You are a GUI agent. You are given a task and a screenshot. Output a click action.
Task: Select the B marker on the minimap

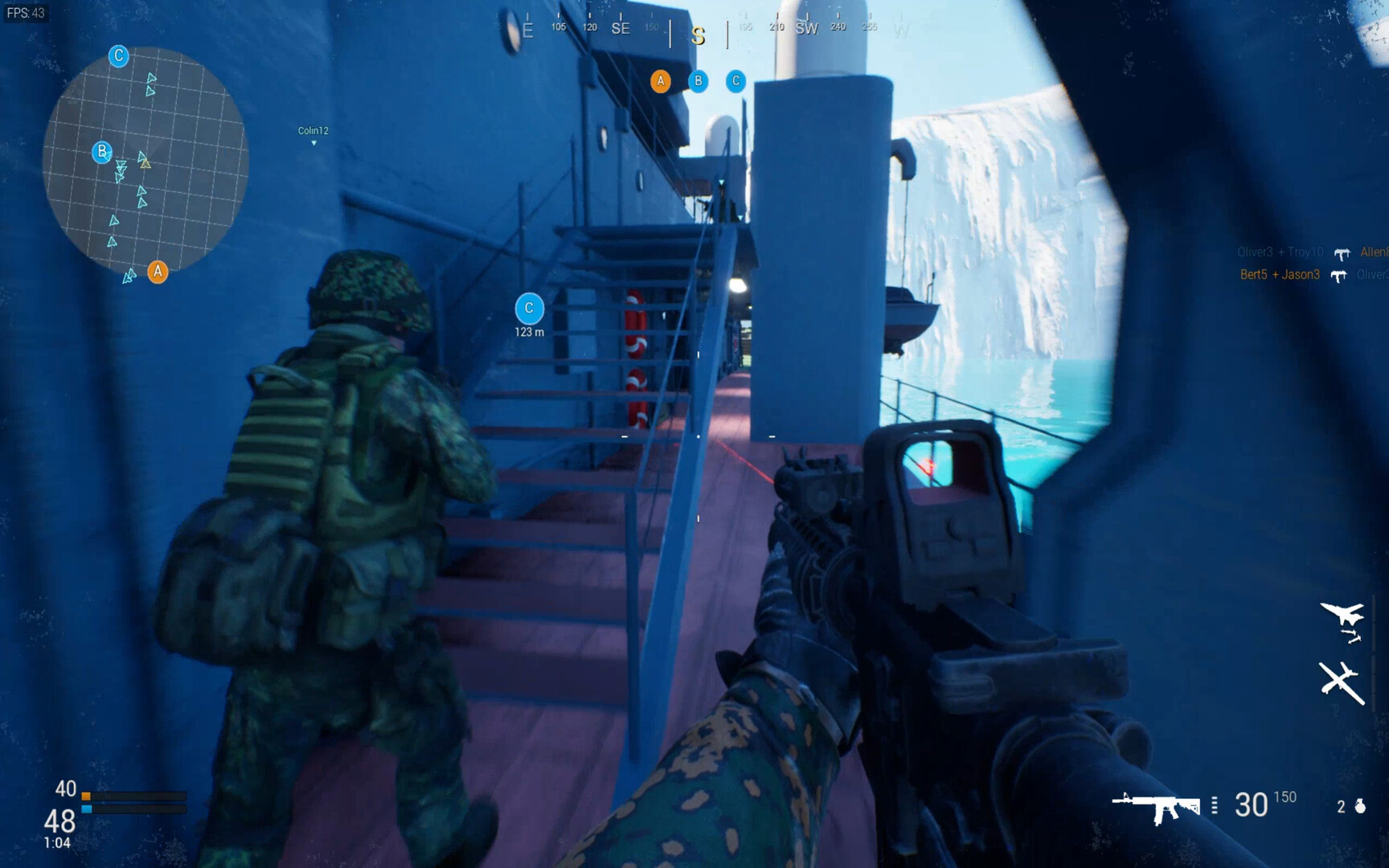pos(101,152)
